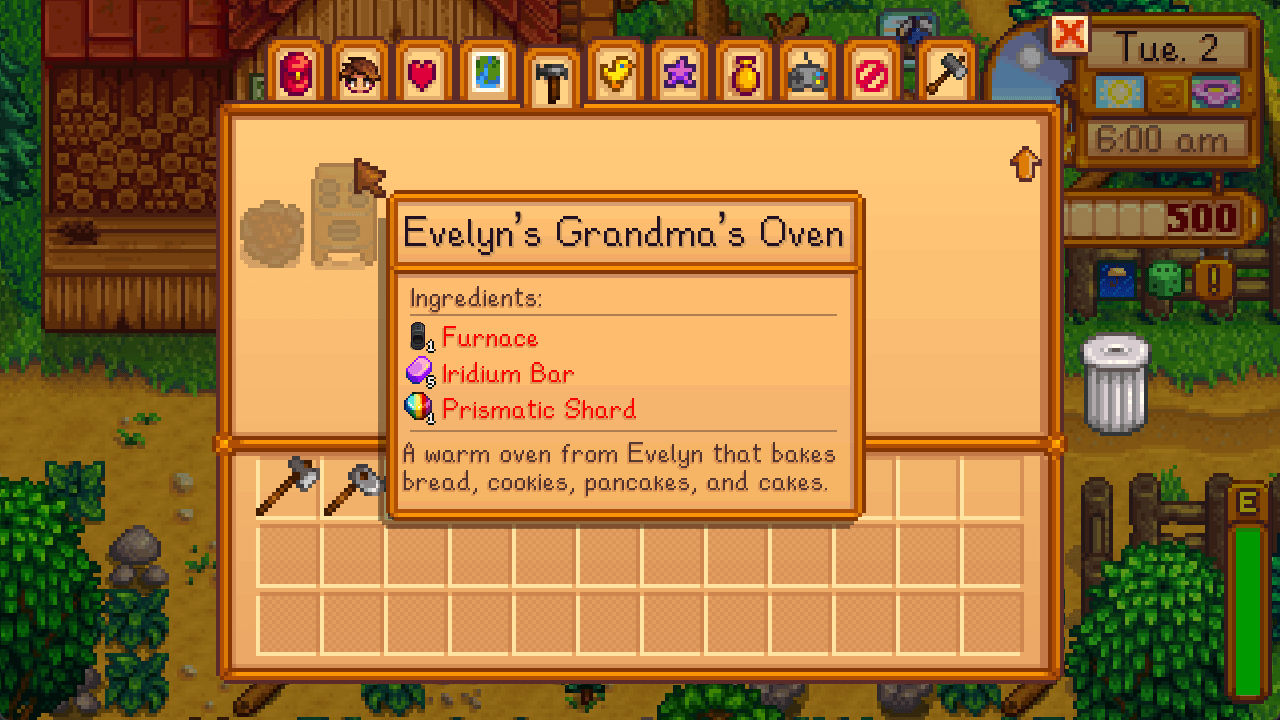Viewport: 1280px width, 720px height.
Task: Switch to the Inventory tab with the red pouch
Action: [294, 73]
